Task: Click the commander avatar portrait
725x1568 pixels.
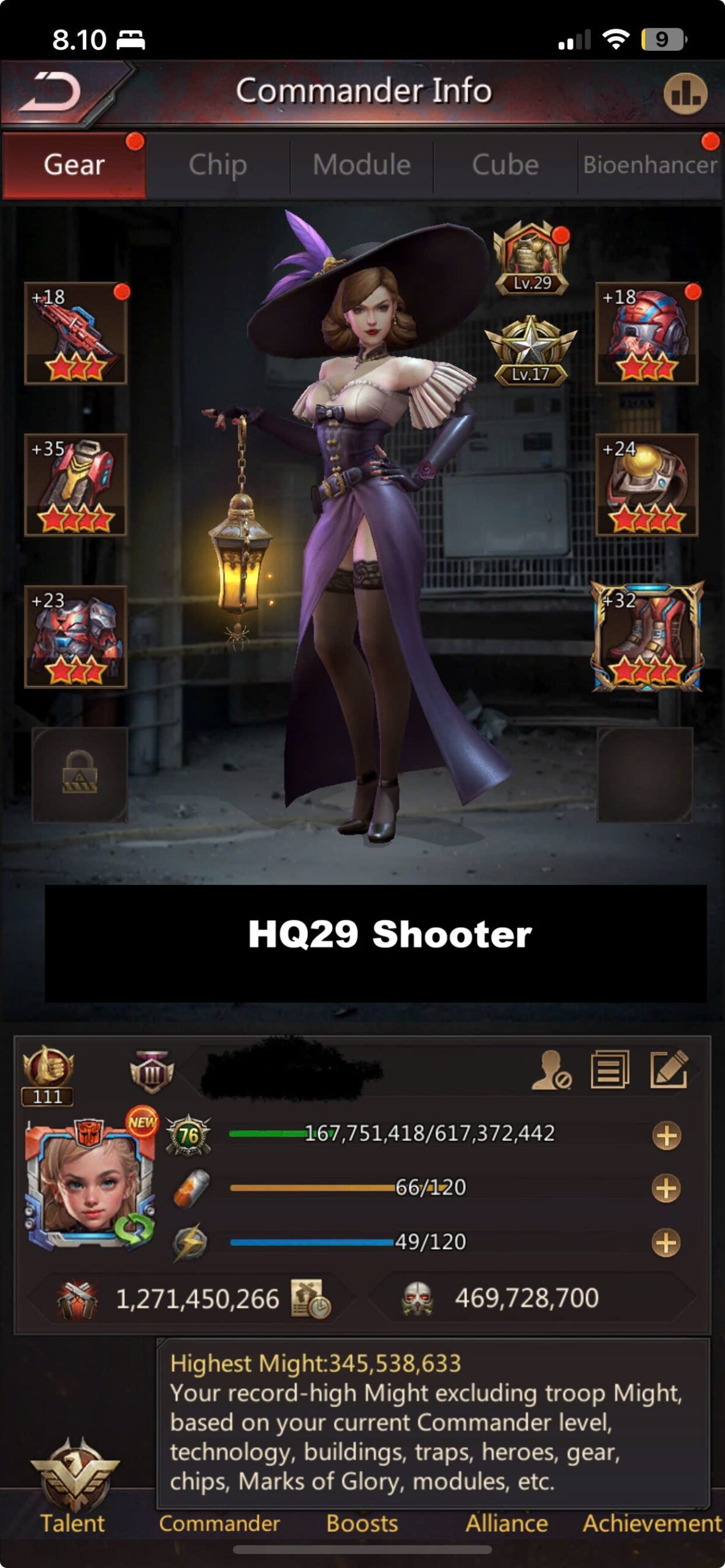Action: (x=89, y=1179)
